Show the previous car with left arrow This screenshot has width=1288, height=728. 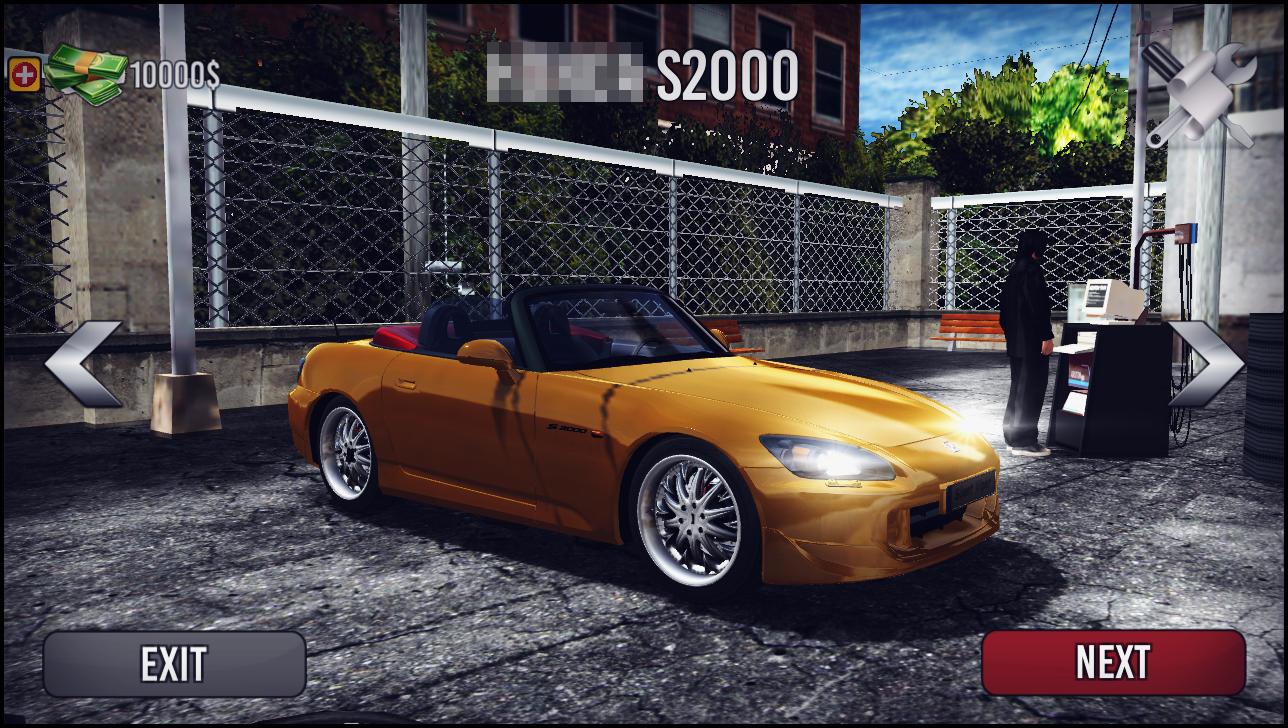[82, 364]
